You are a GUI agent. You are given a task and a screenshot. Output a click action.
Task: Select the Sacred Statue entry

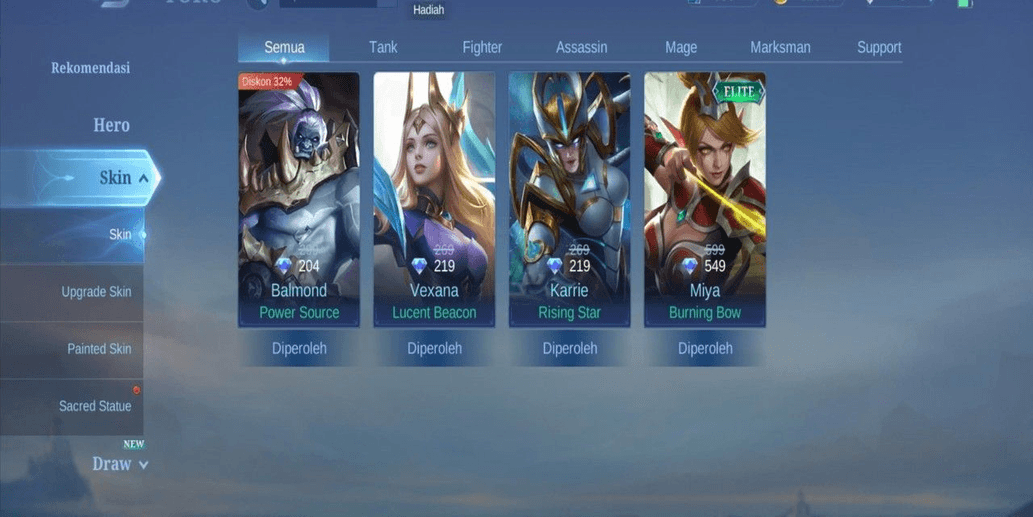95,406
